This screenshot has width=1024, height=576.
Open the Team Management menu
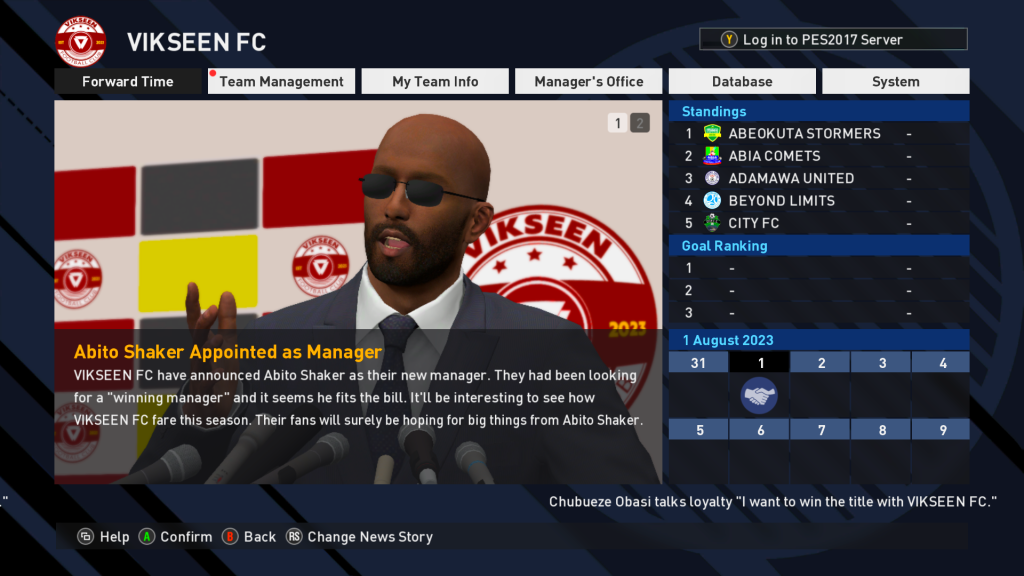281,82
